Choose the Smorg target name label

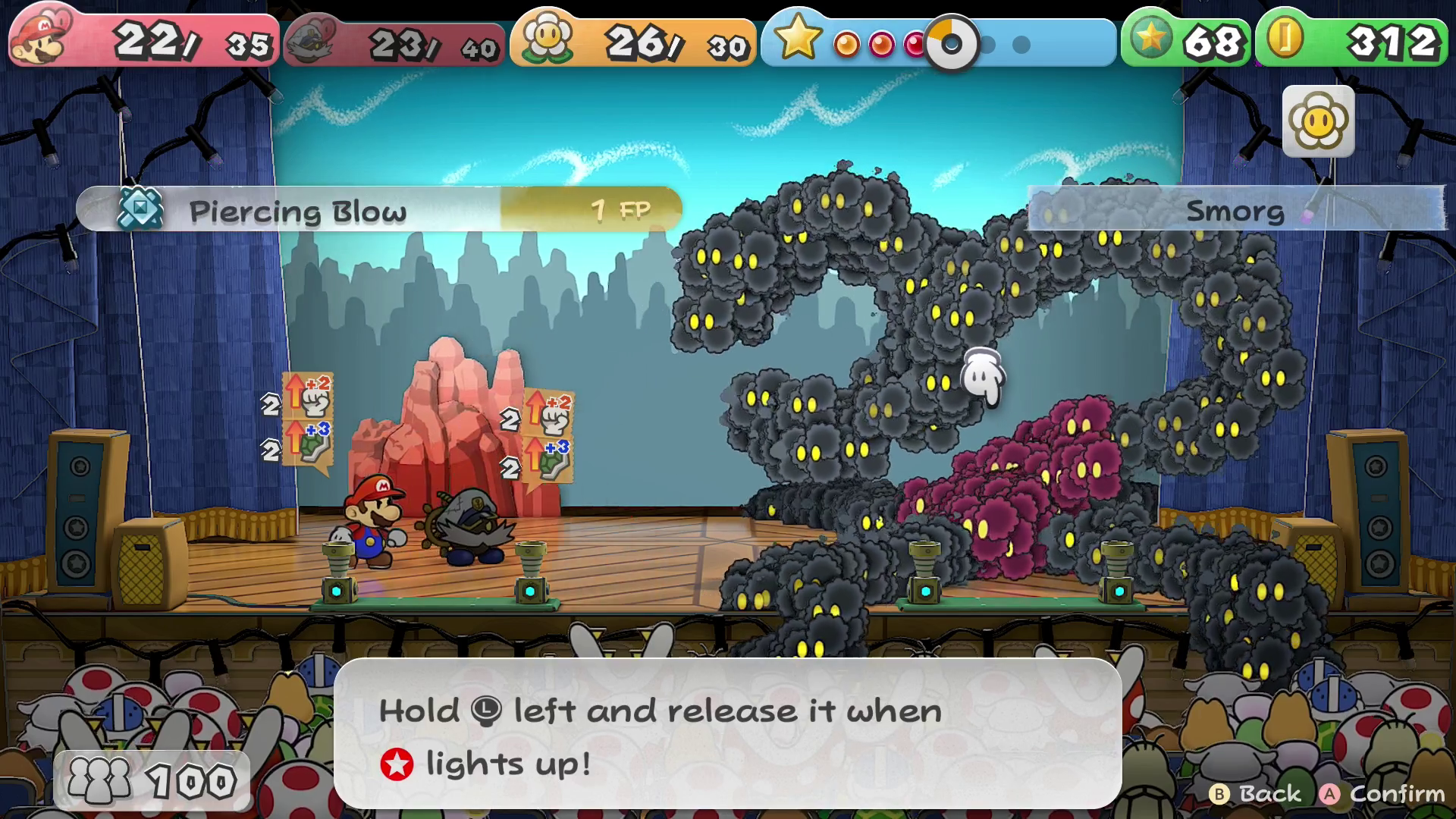click(1235, 210)
